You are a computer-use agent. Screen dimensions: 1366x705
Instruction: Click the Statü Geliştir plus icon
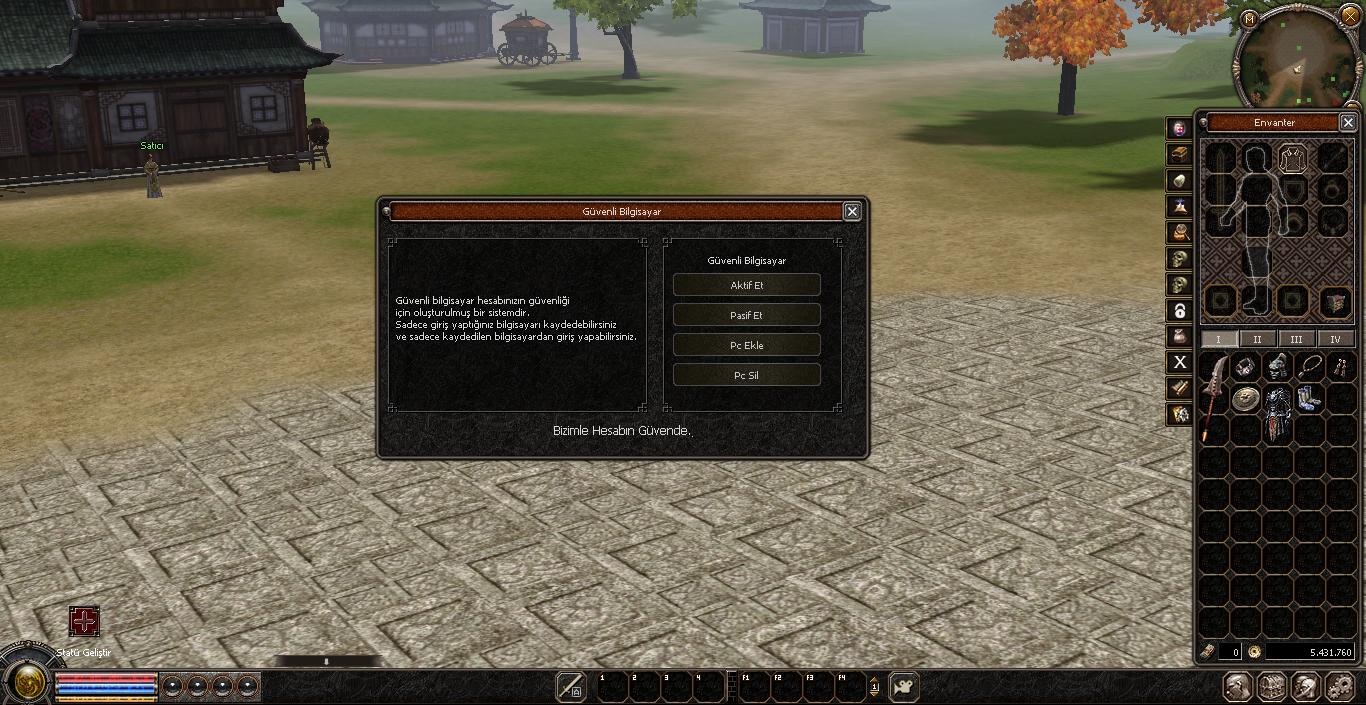[84, 621]
